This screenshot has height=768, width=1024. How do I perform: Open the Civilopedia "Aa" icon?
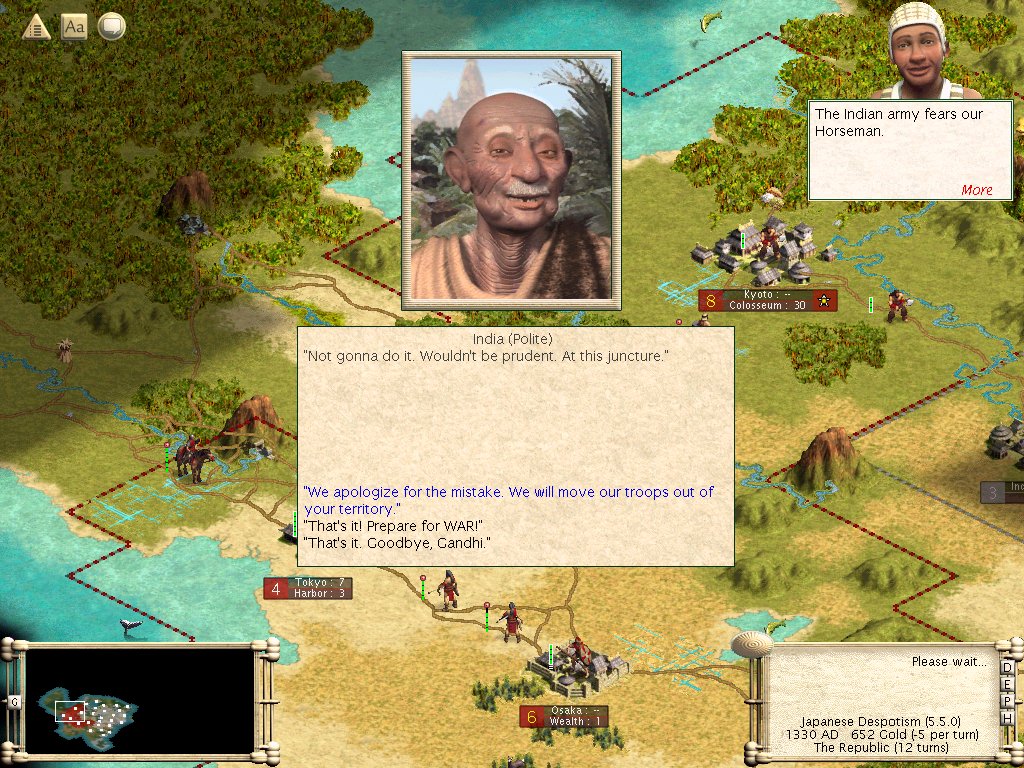tap(74, 27)
